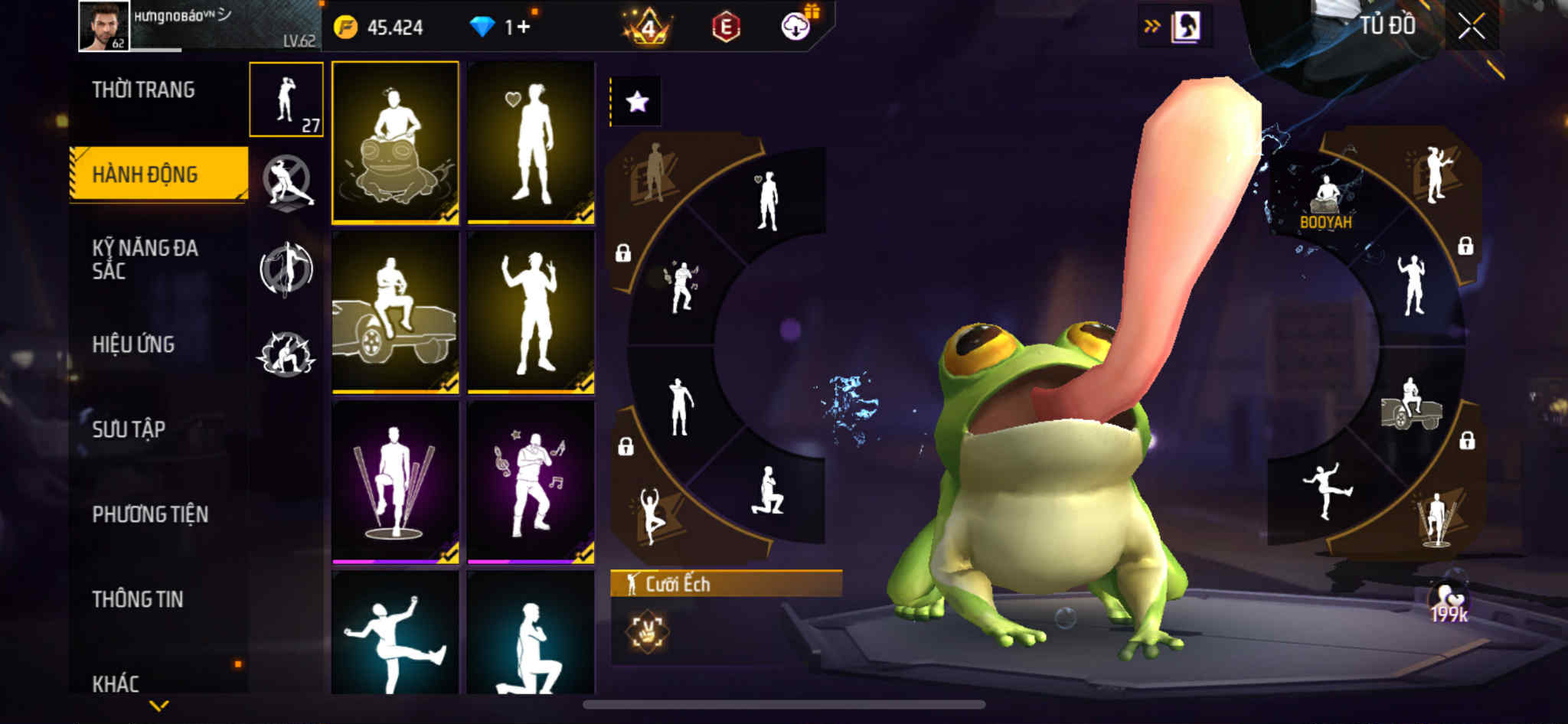Viewport: 1568px width, 724px height.
Task: Choose the car-sitting emote thumbnail
Action: pyautogui.click(x=395, y=312)
